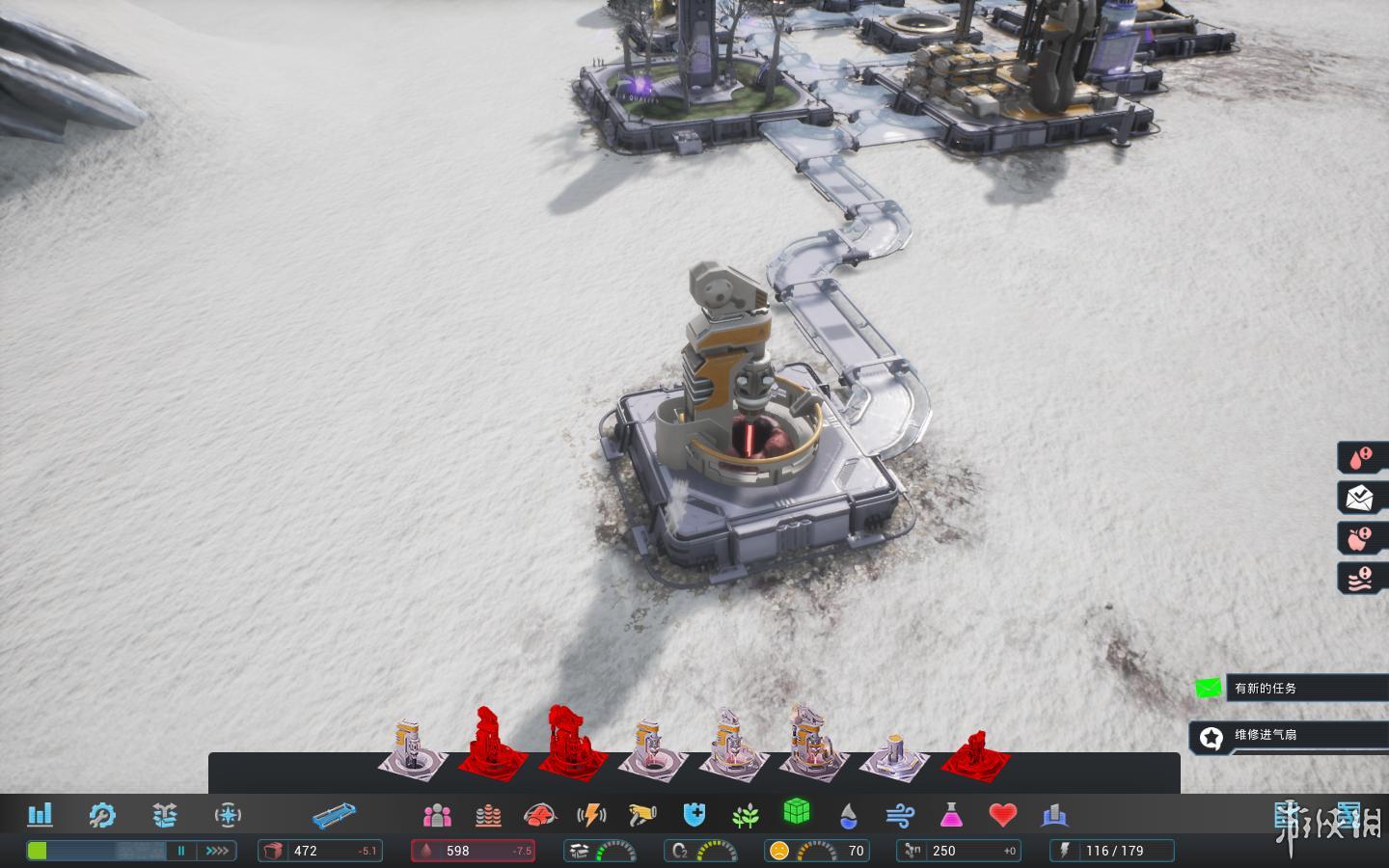Open the pink flask research category
This screenshot has width=1389, height=868.
click(x=951, y=816)
